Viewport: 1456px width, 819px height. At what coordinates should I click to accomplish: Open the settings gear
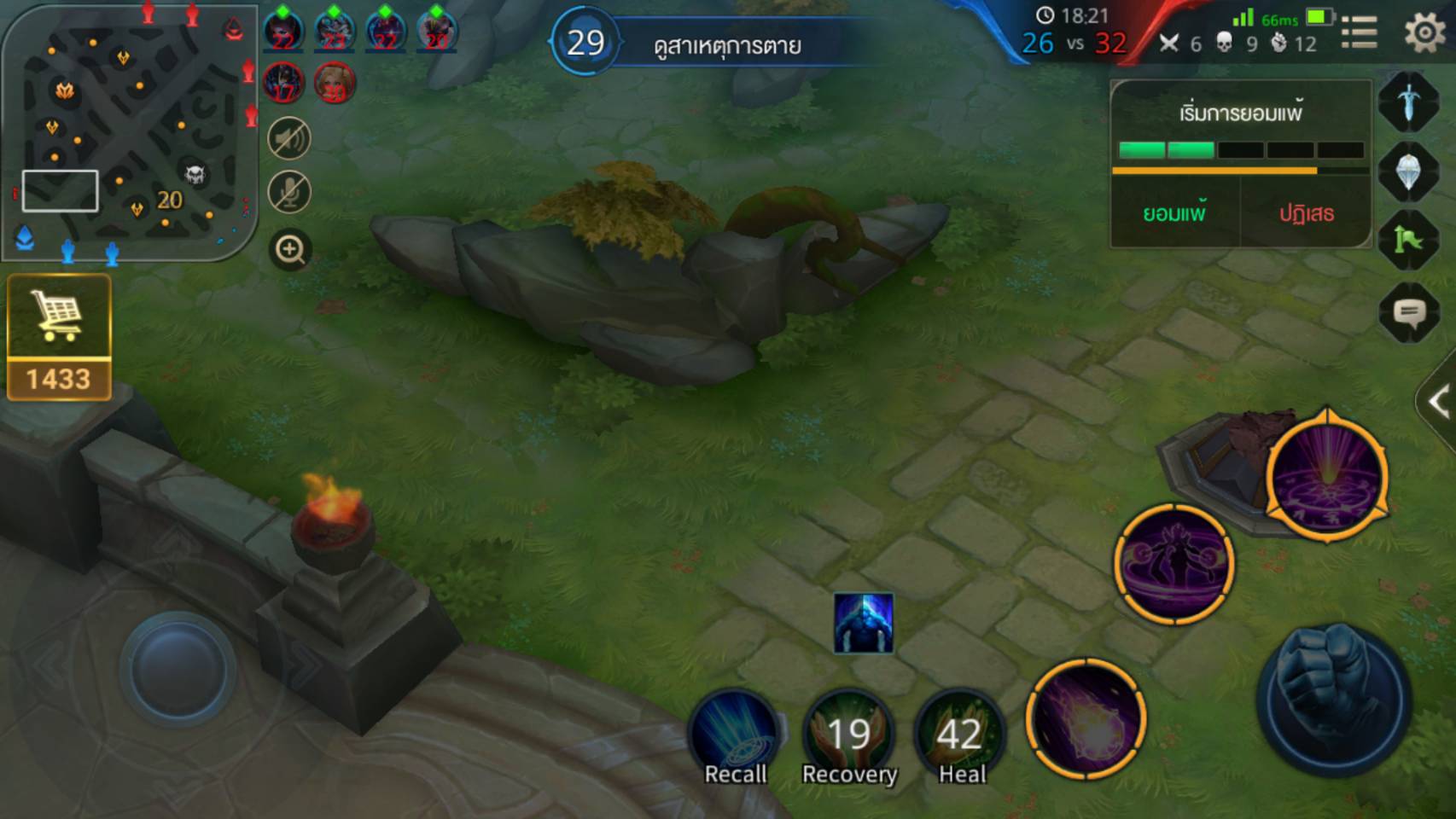click(1423, 33)
